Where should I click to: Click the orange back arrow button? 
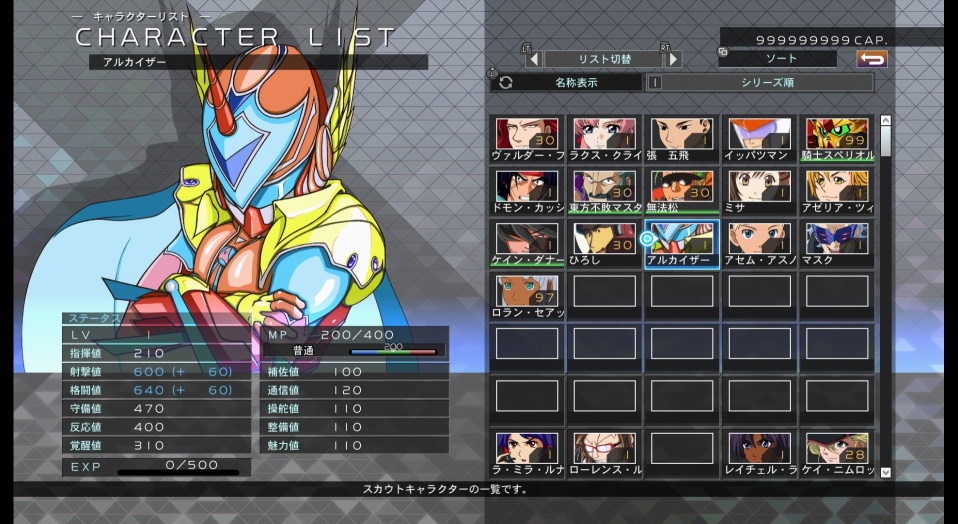point(872,59)
